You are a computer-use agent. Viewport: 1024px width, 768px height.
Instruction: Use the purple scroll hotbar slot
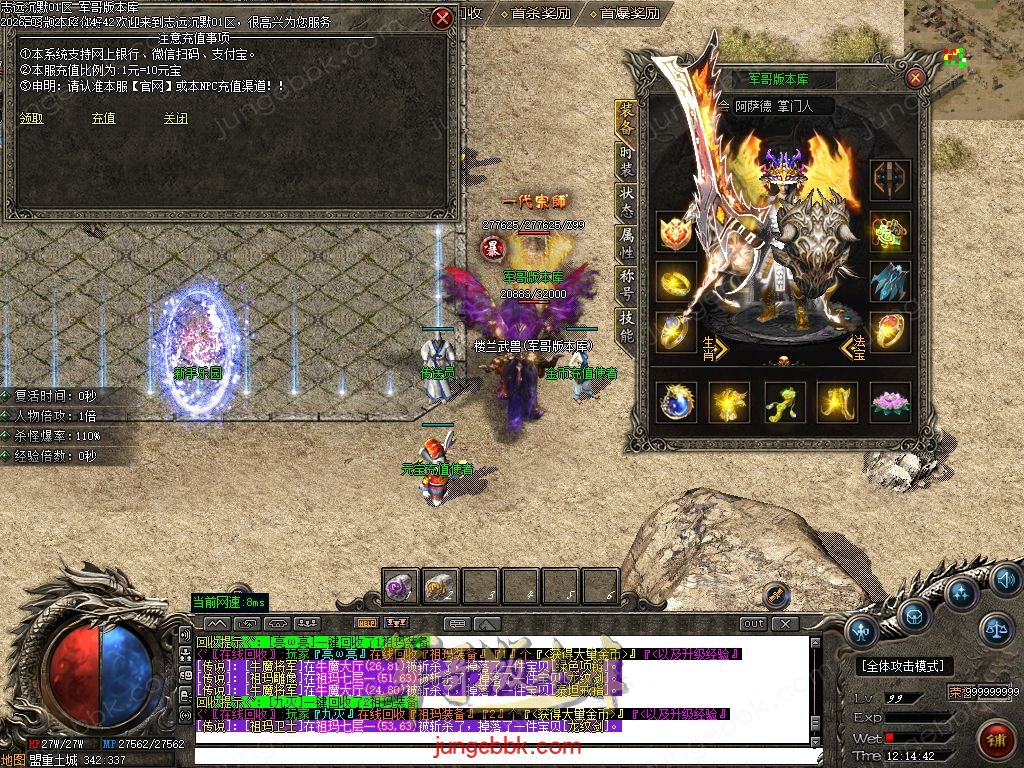click(x=401, y=587)
